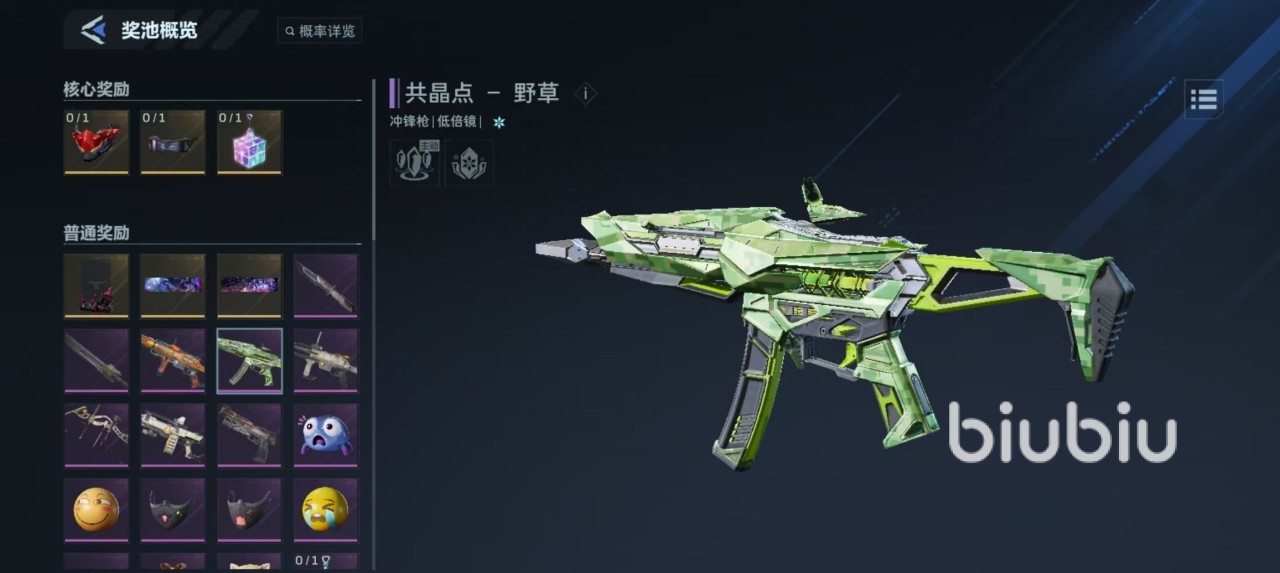The height and width of the screenshot is (573, 1280).
Task: Select the green camo SMG reward tile
Action: tap(249, 360)
